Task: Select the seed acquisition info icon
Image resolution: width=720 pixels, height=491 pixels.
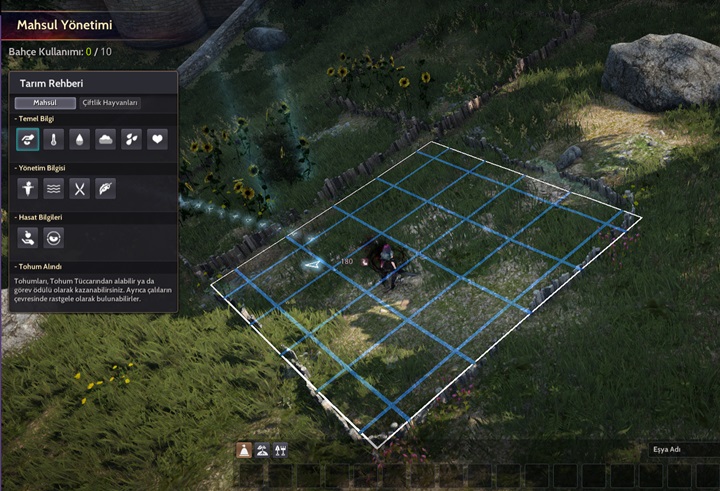Action: click(28, 139)
